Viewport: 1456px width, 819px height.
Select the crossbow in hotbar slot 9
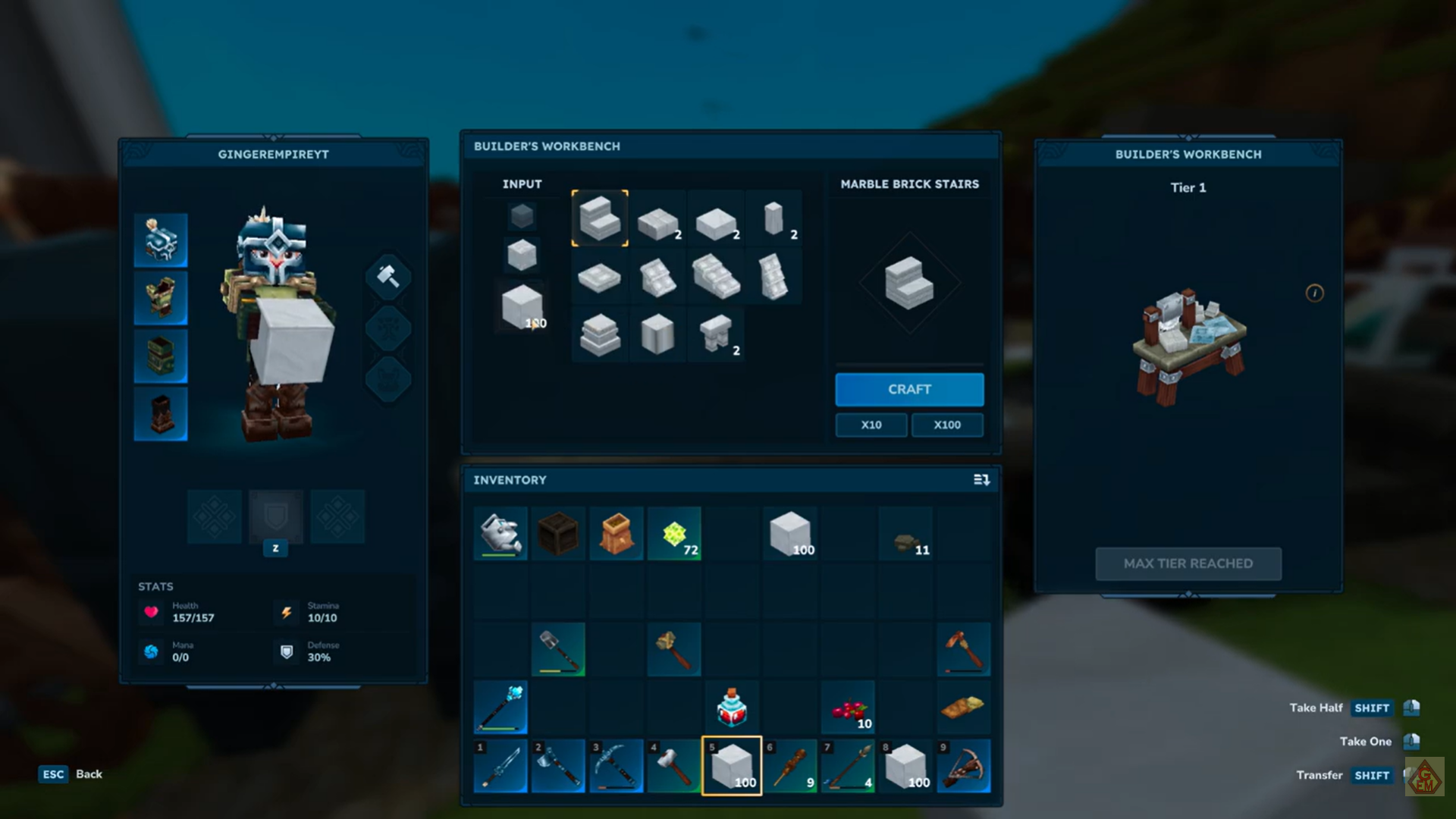tap(963, 766)
